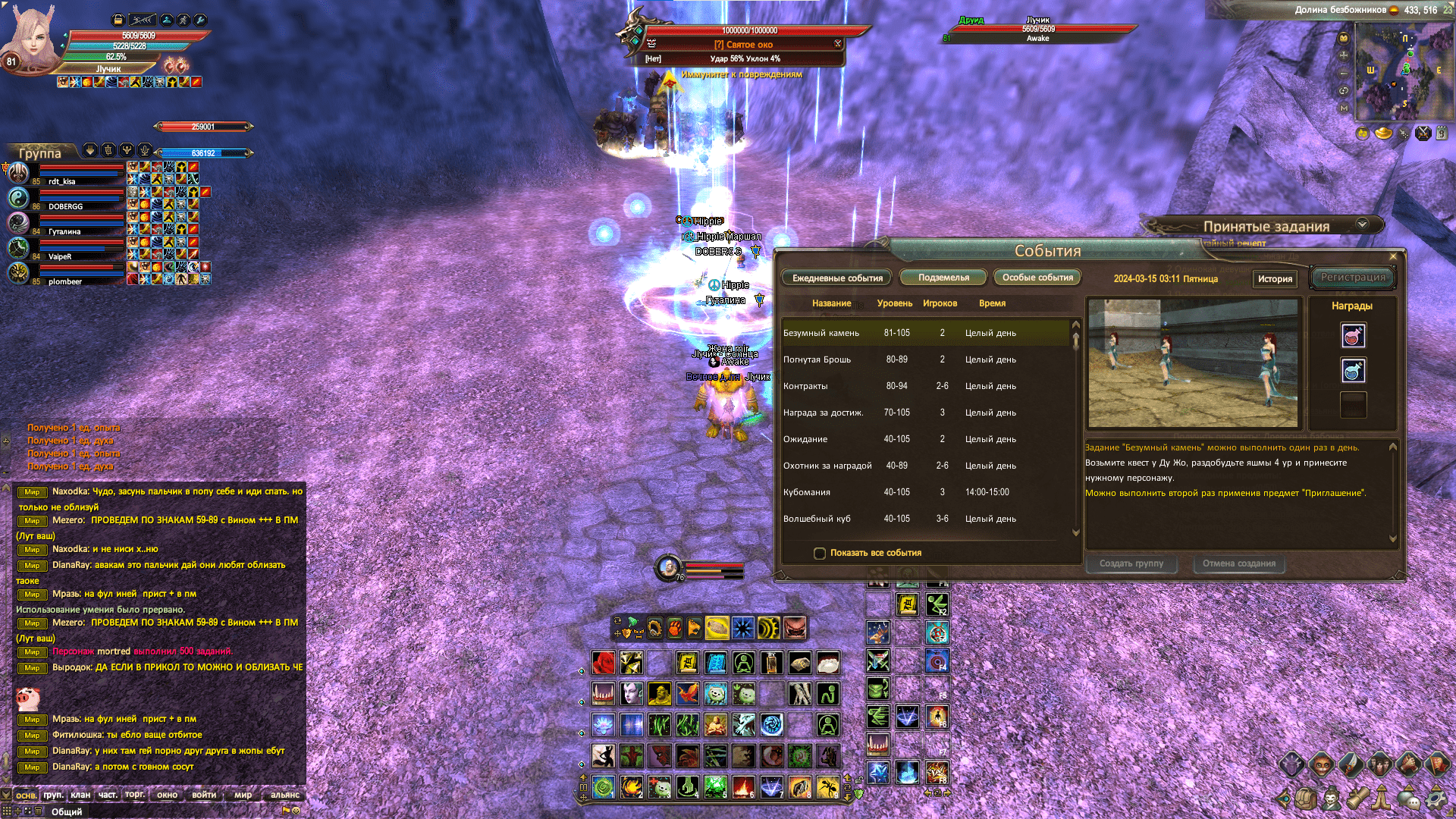Click the circular arrows icon under the minimap
Viewport: 1456px width, 819px height.
click(x=1363, y=133)
